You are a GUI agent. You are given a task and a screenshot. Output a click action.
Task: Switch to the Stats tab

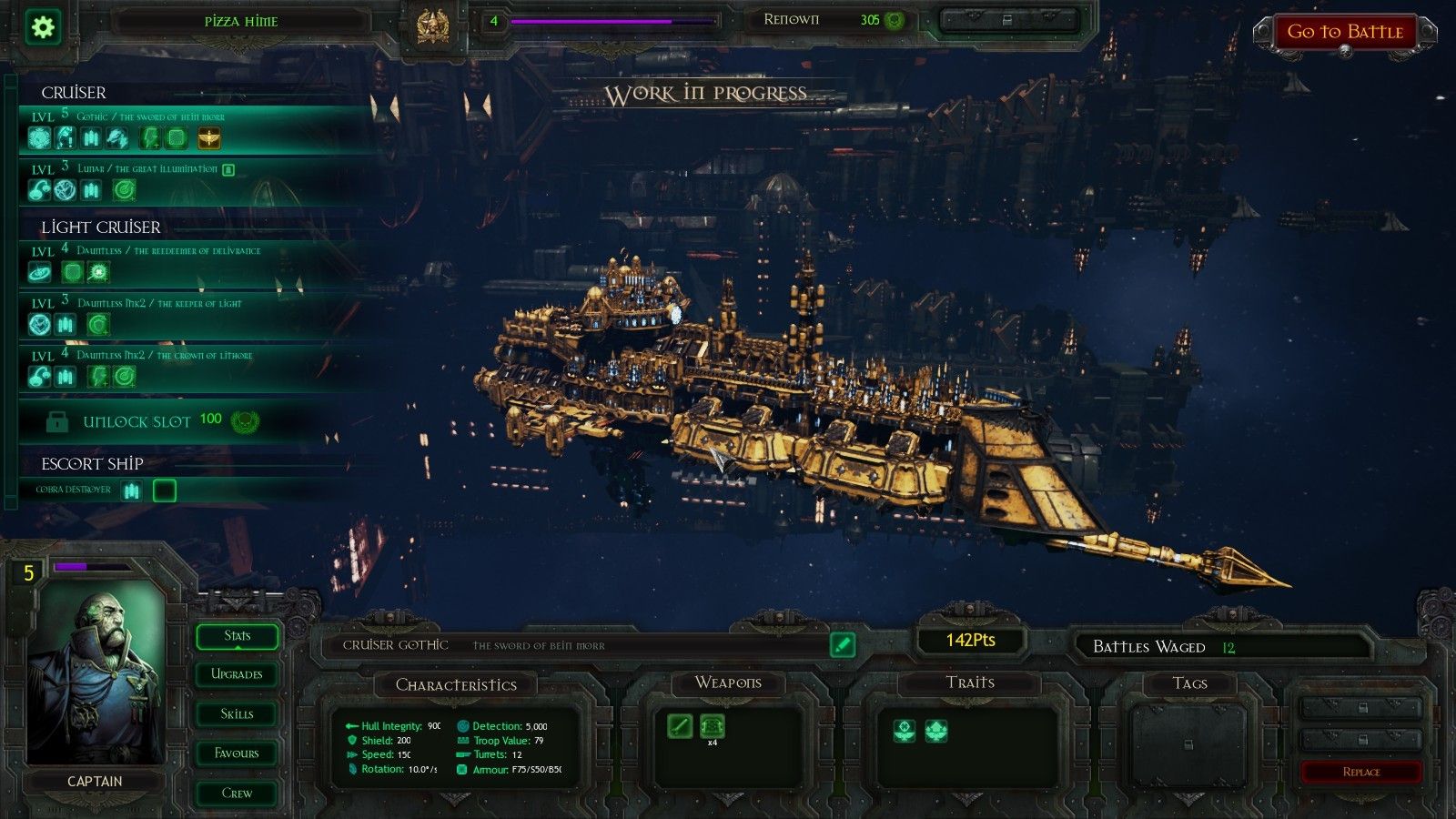pos(237,636)
